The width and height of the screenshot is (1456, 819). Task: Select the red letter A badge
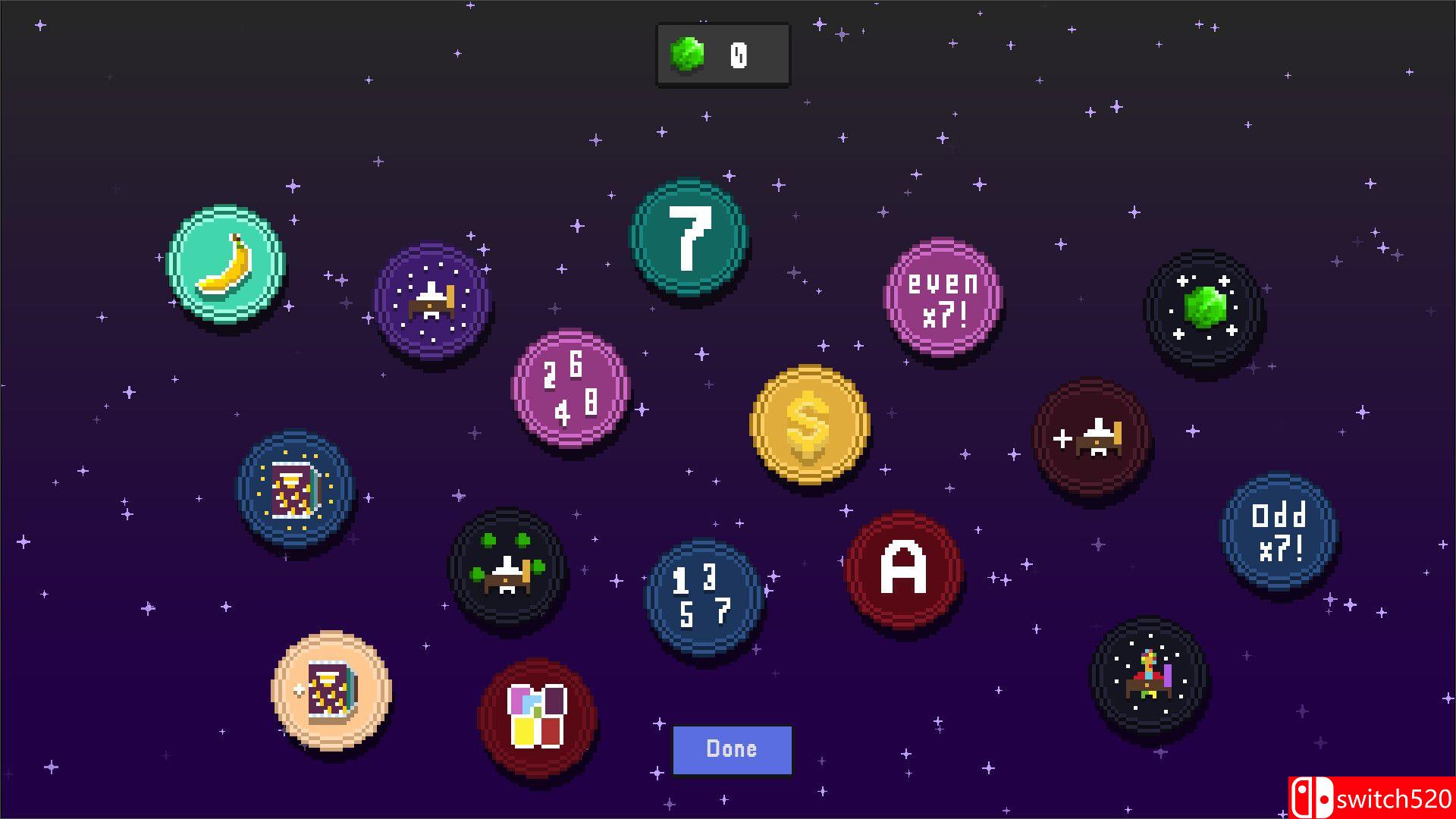(904, 567)
